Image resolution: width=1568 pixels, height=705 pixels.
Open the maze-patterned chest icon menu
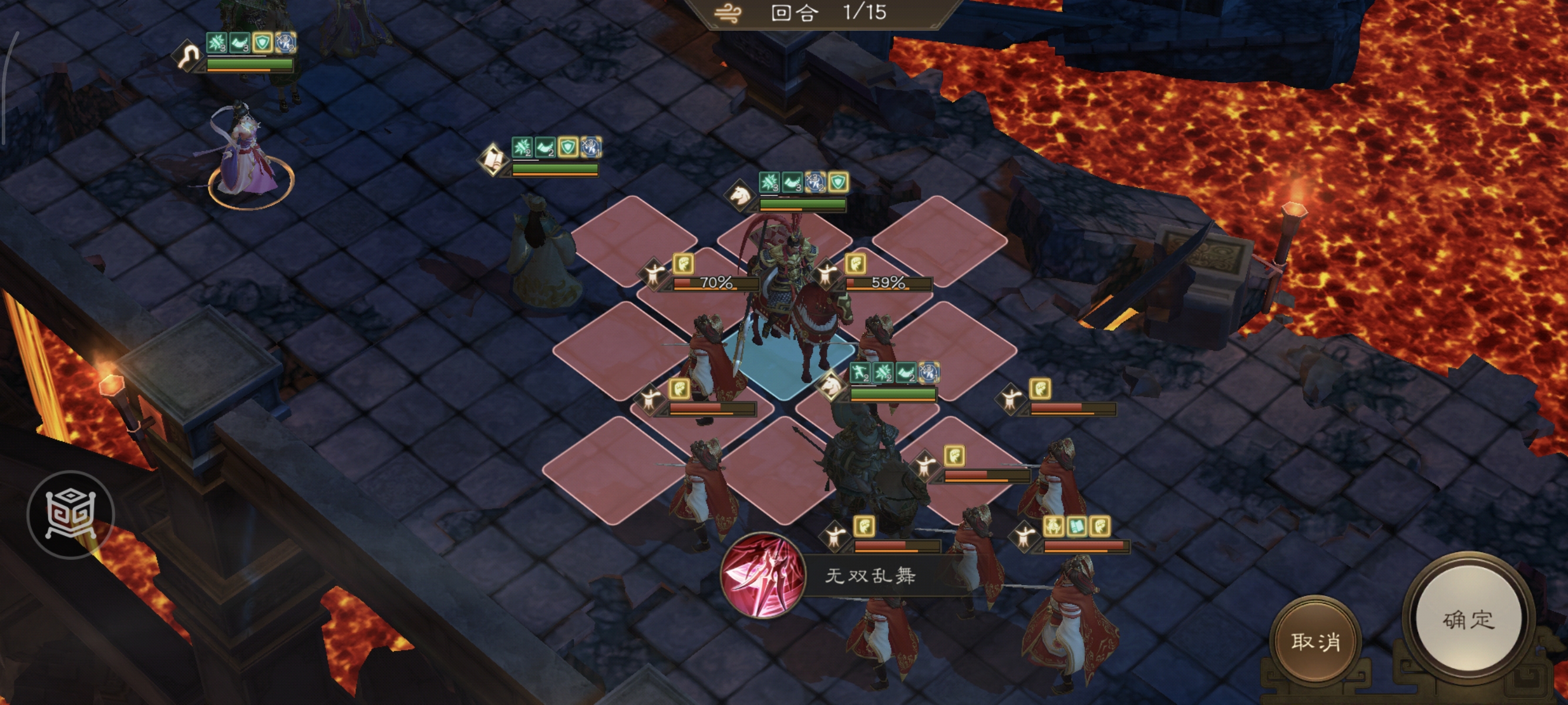70,515
